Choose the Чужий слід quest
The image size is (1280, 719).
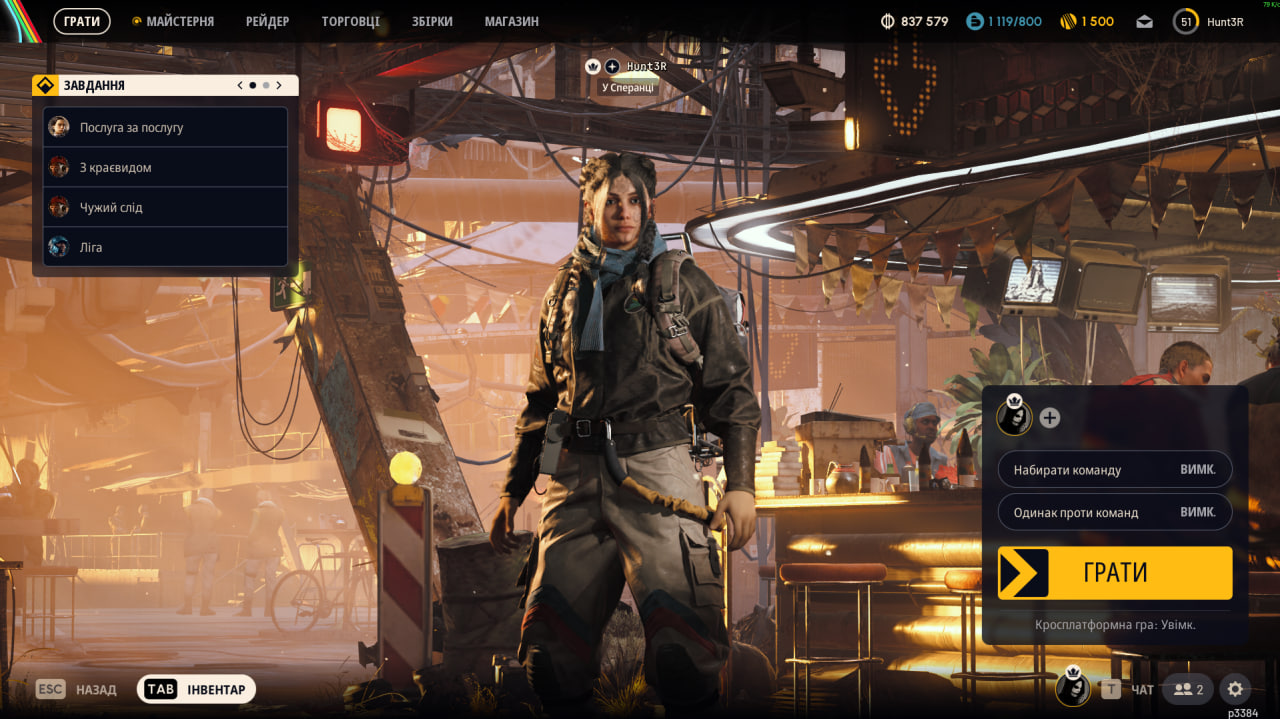tap(165, 208)
